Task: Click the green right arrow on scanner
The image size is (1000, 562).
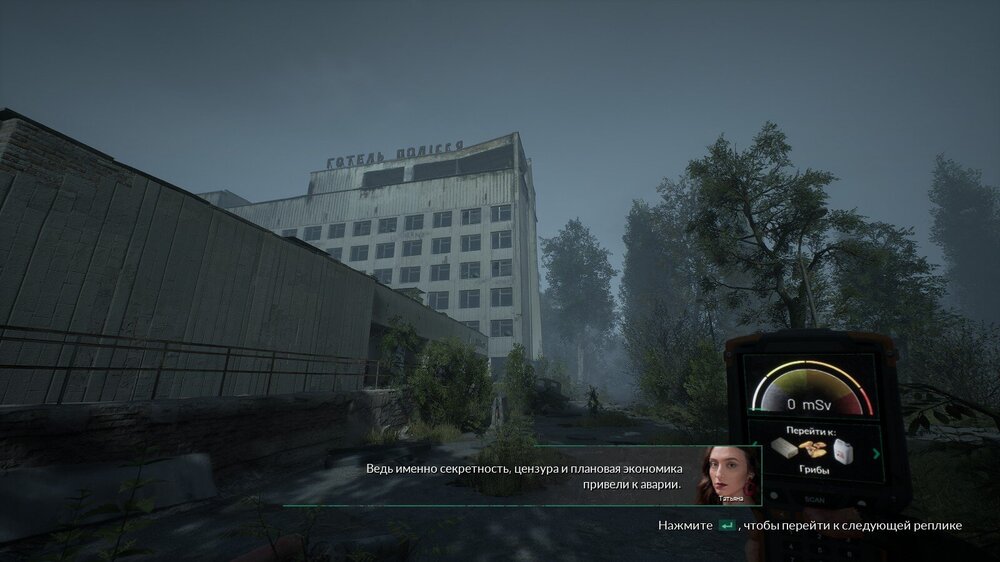Action: pyautogui.click(x=877, y=453)
